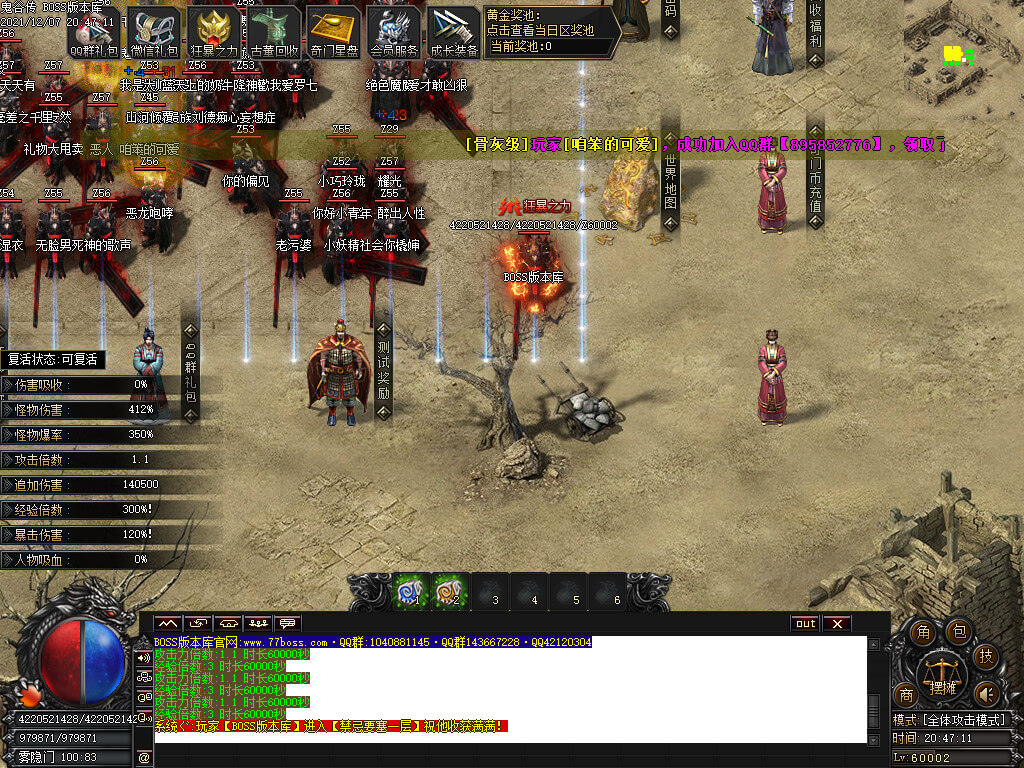Close the chat panel with the X button
1024x768 pixels.
pos(836,623)
